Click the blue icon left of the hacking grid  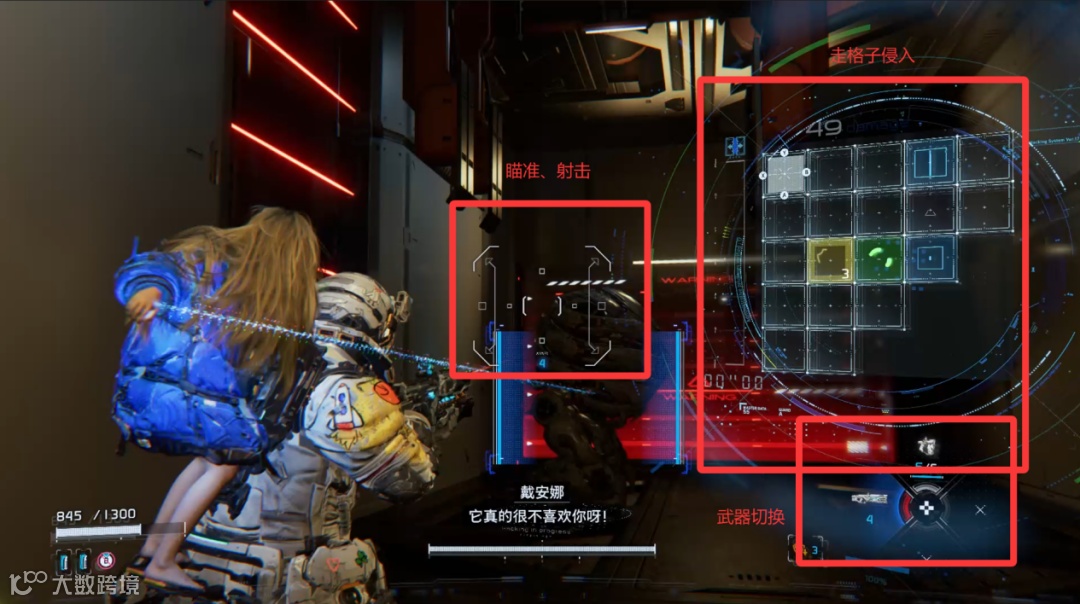(736, 146)
